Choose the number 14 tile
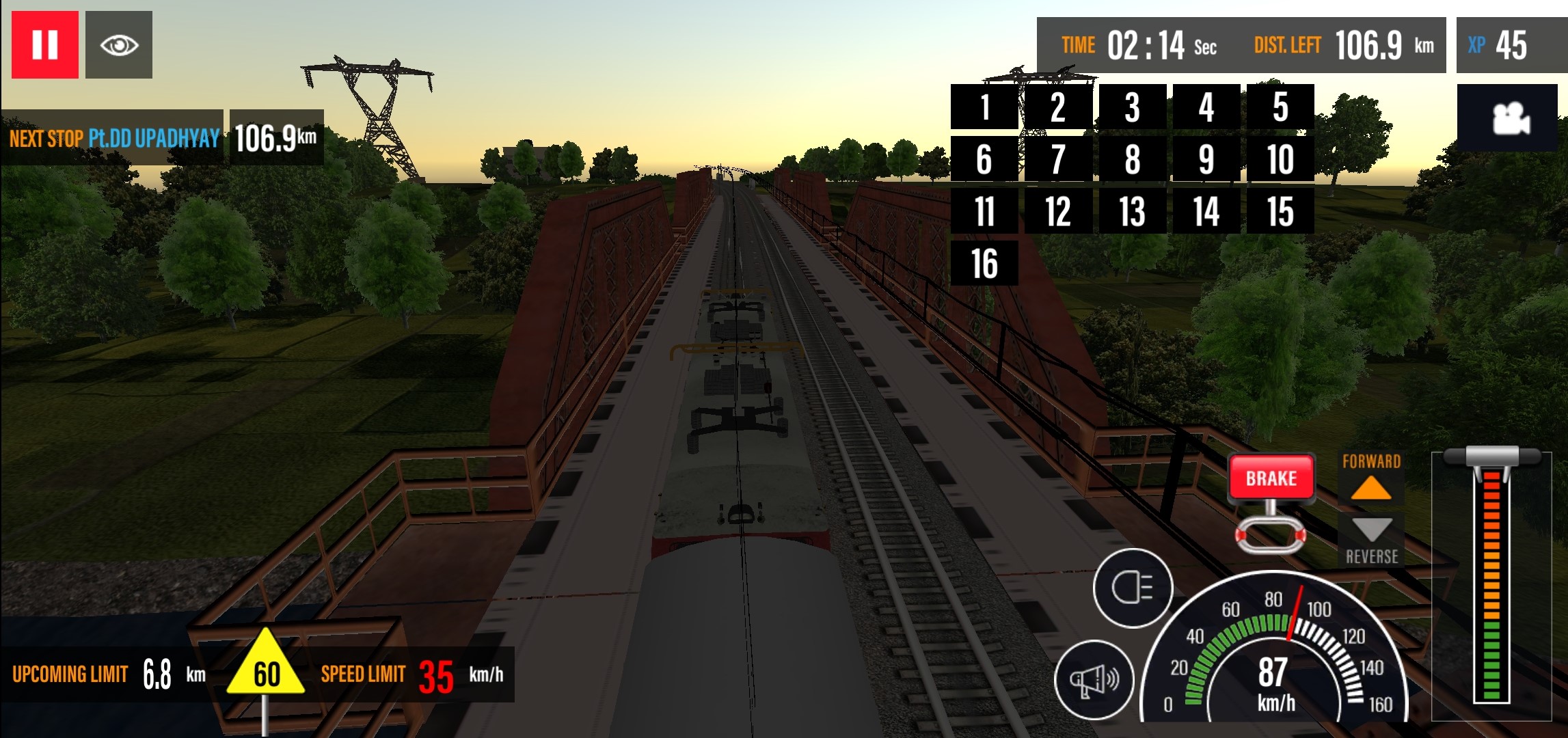The height and width of the screenshot is (738, 1568). coord(1206,211)
